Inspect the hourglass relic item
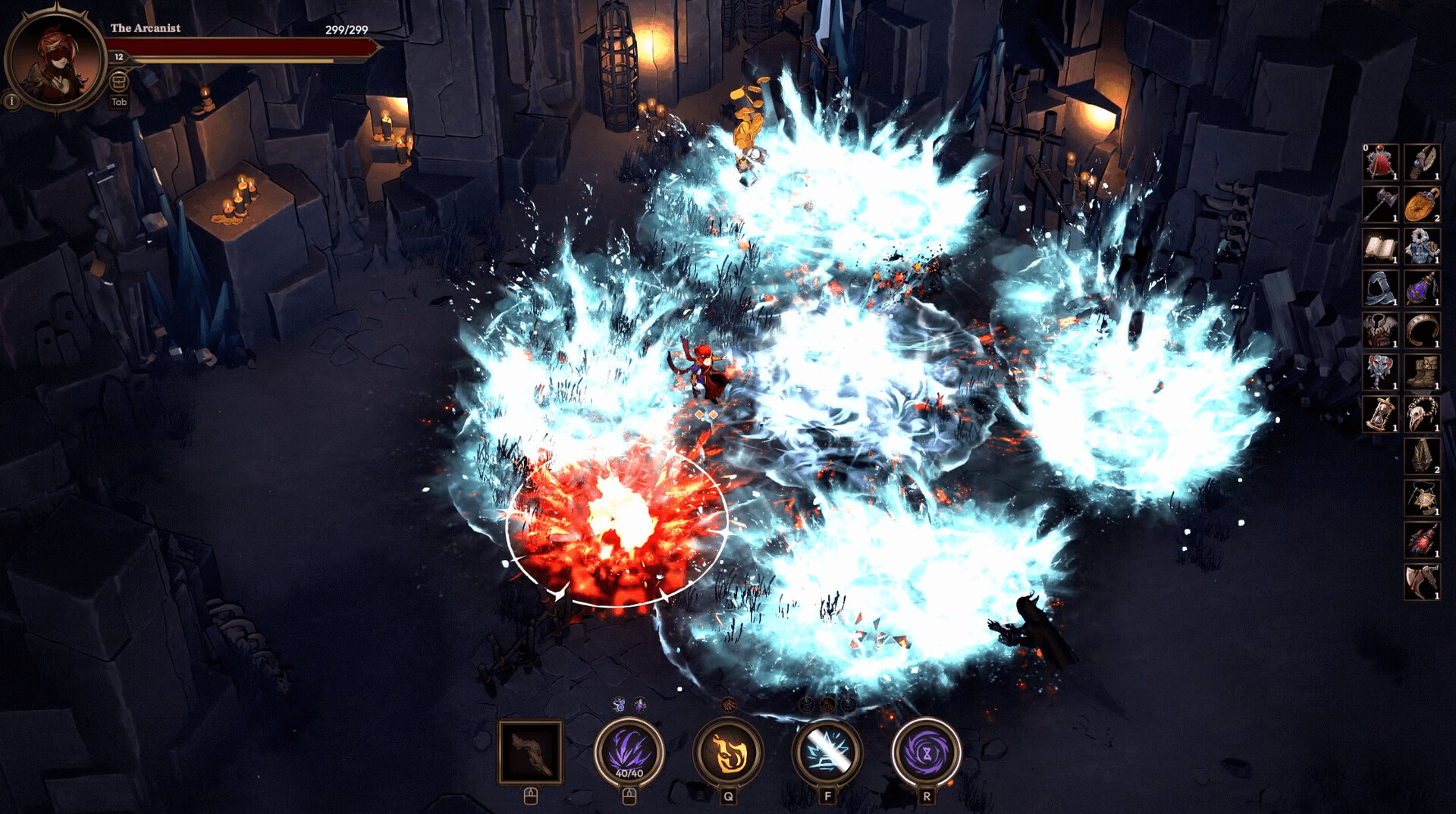Image resolution: width=1456 pixels, height=814 pixels. 1380,414
